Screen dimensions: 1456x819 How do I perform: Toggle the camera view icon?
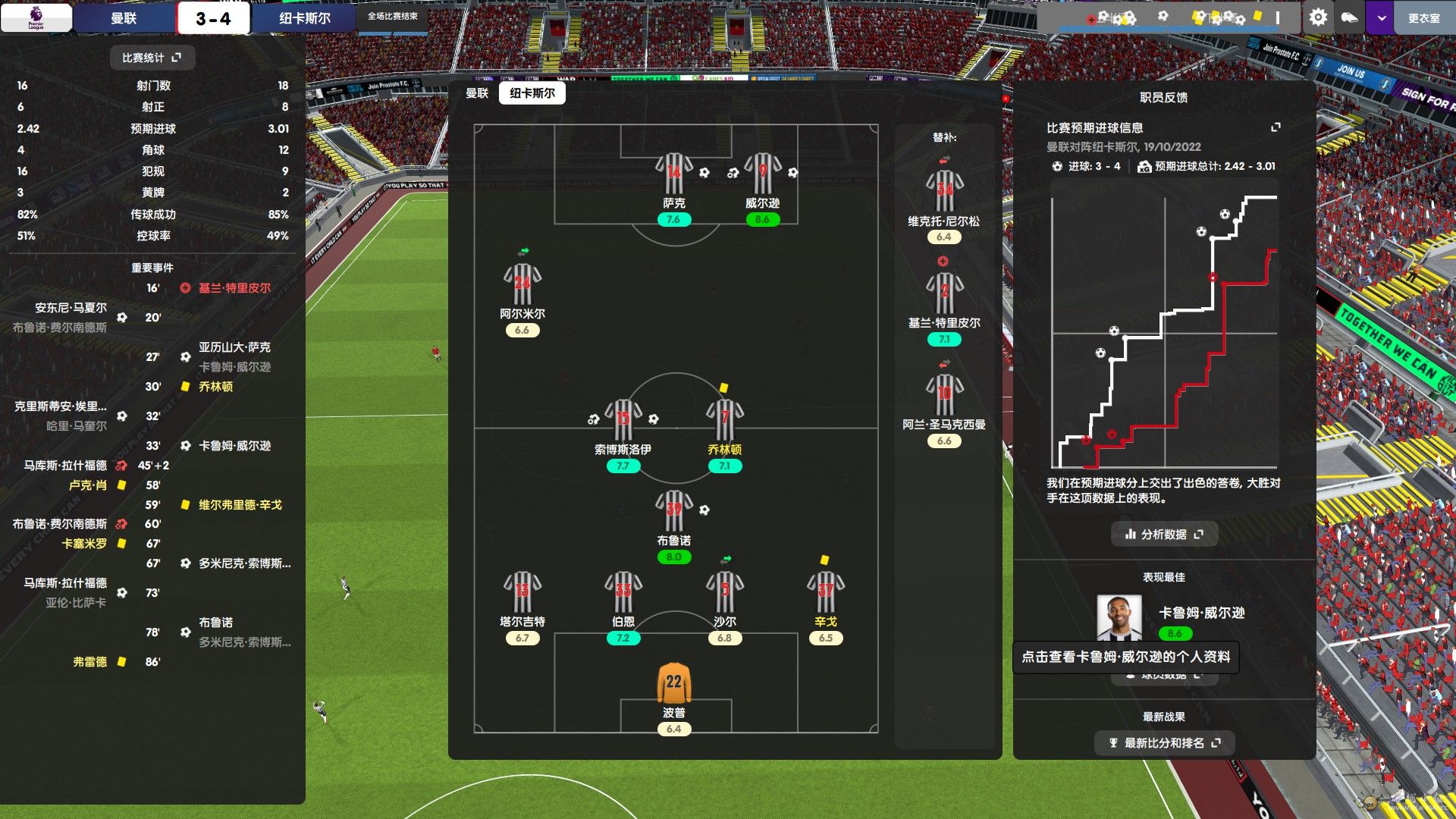click(1349, 17)
